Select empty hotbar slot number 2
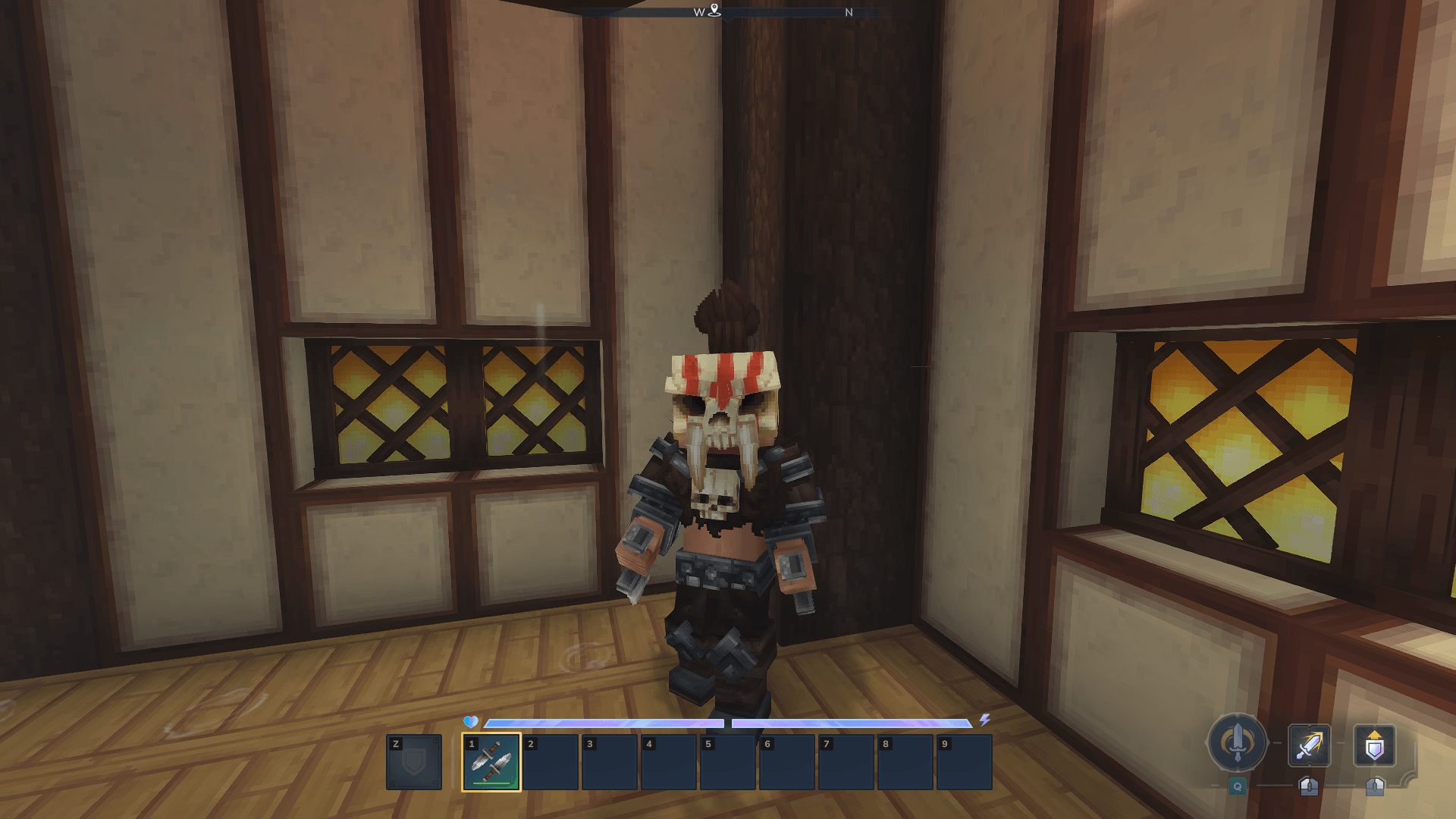1456x819 pixels. 551,762
